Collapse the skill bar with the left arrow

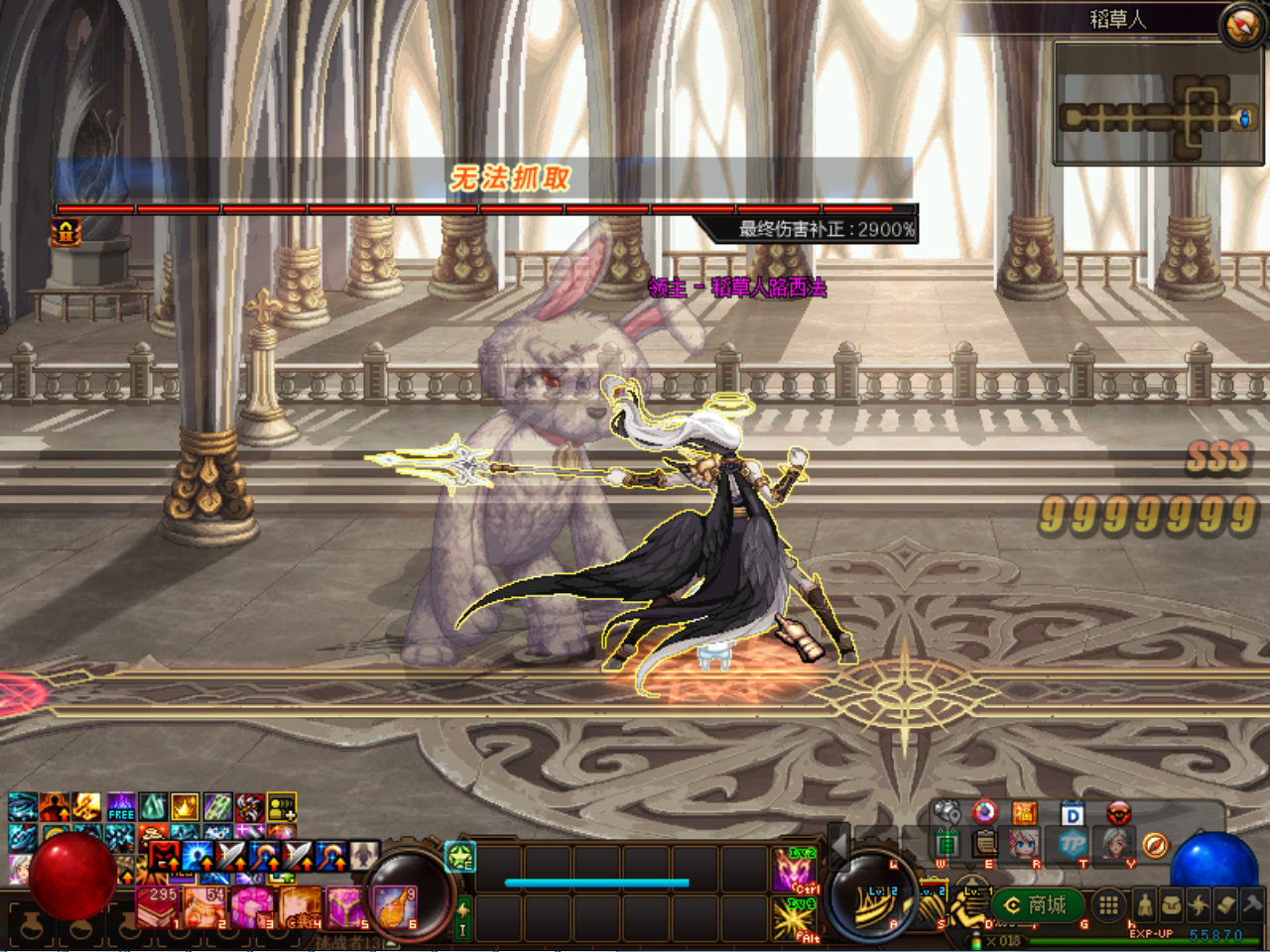coord(839,853)
